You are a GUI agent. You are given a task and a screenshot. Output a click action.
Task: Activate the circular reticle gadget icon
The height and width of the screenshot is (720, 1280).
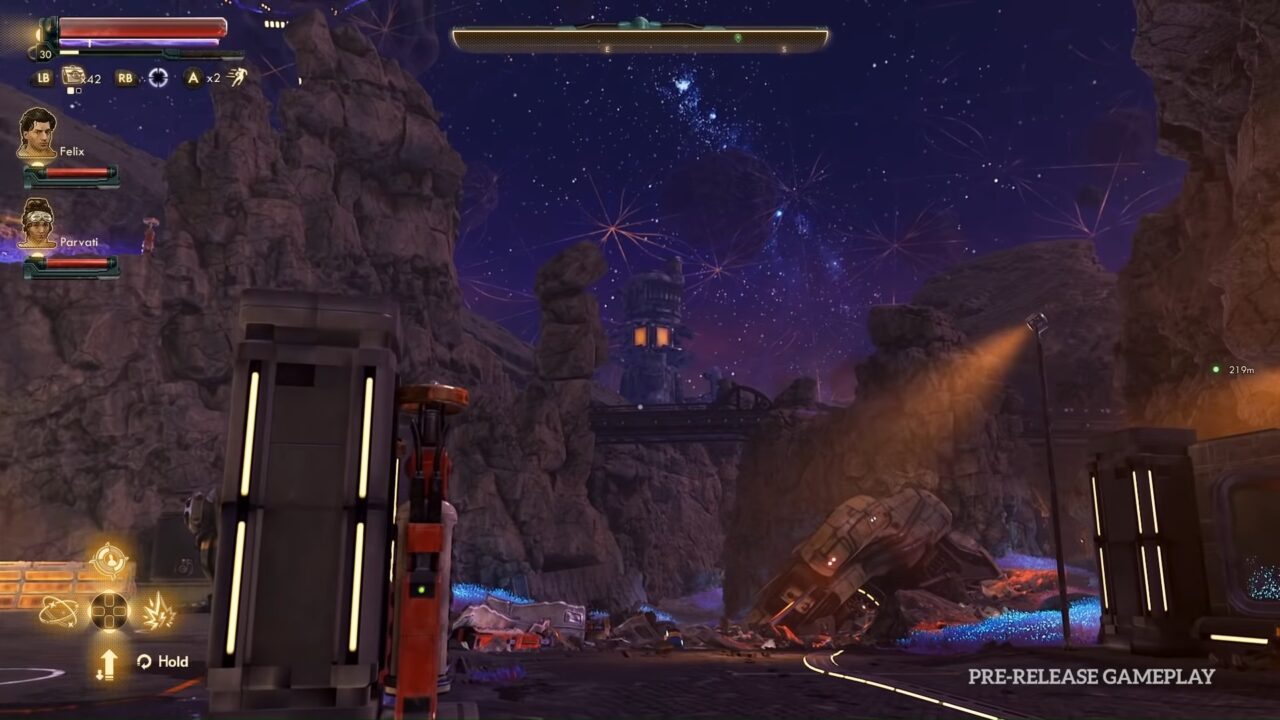[158, 77]
